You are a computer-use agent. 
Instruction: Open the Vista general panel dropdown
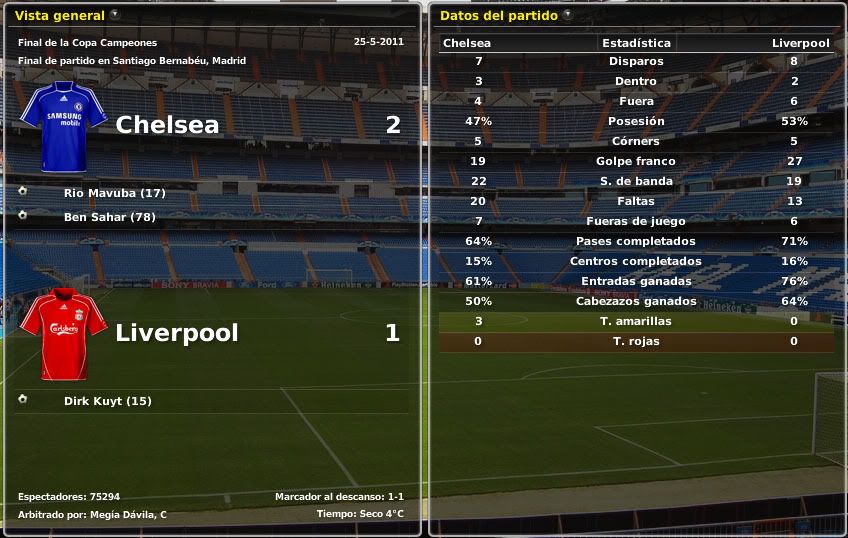114,15
